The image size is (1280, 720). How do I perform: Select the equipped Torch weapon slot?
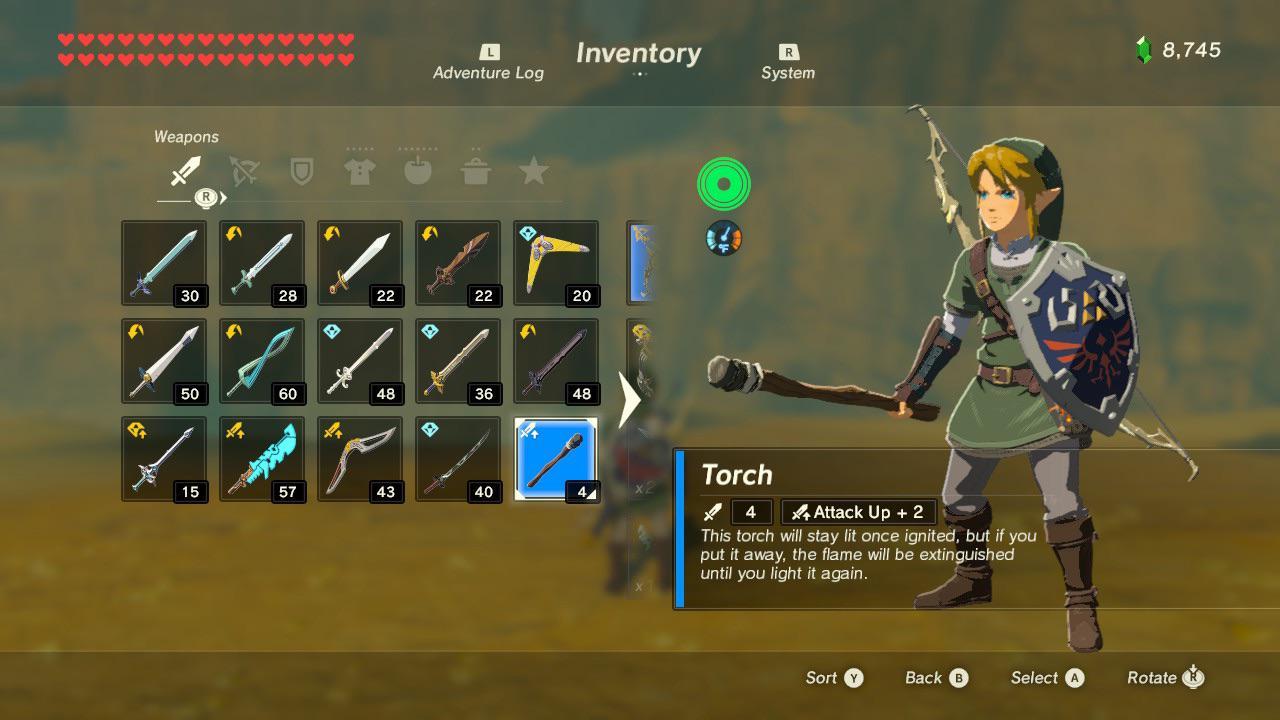(556, 459)
